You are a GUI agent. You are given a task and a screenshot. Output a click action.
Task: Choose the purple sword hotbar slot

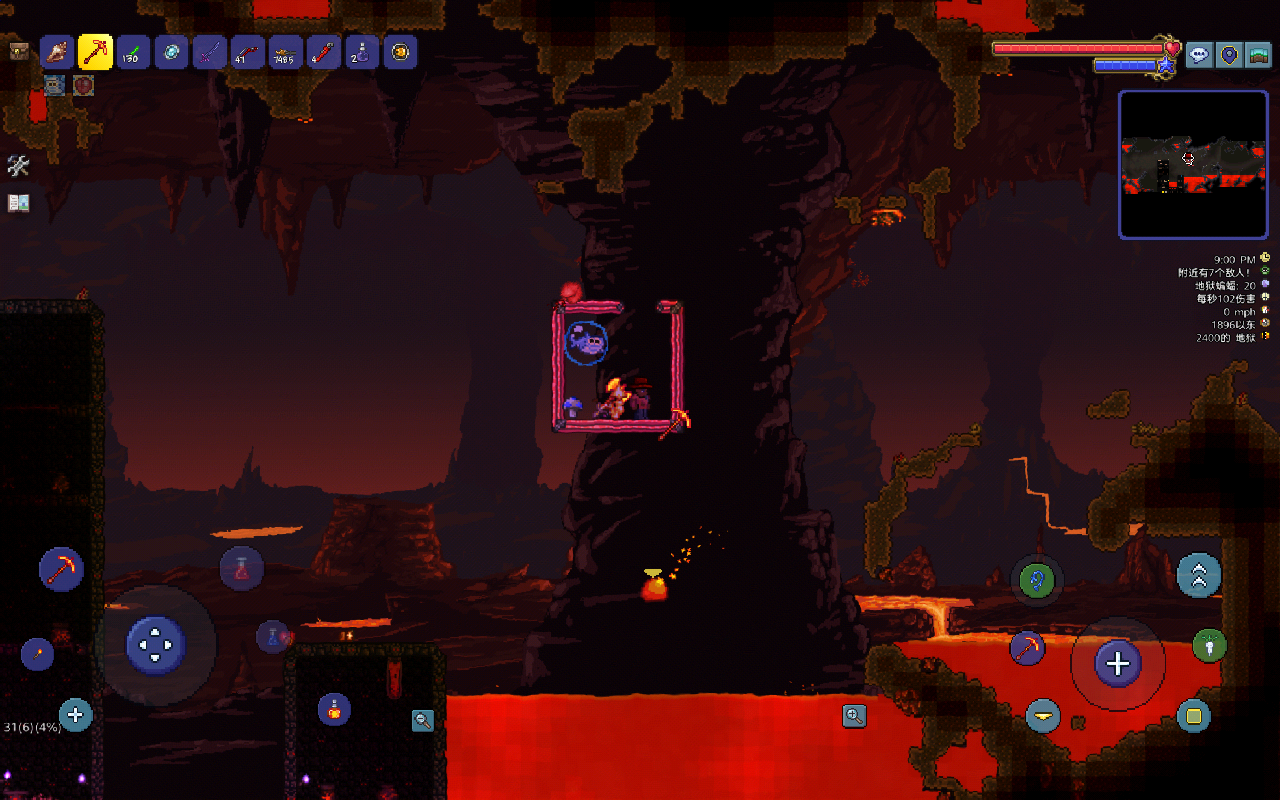point(209,52)
